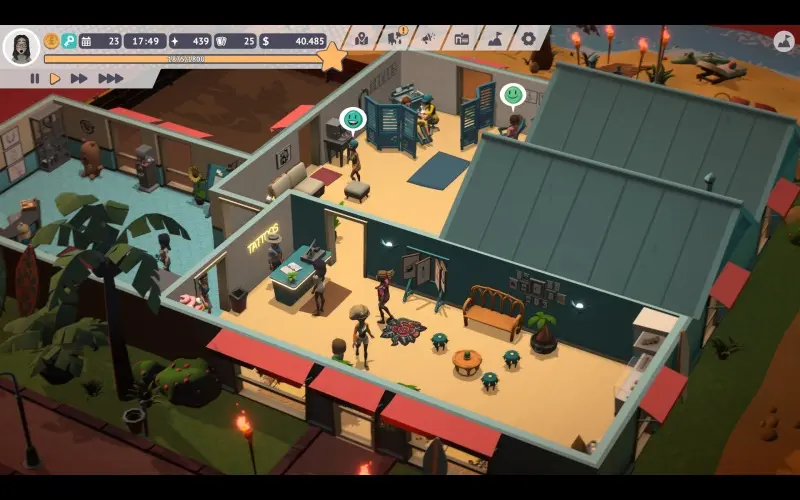Screen dimensions: 800x500
Task: Switch to triple fast-forward speed
Action: 110,78
